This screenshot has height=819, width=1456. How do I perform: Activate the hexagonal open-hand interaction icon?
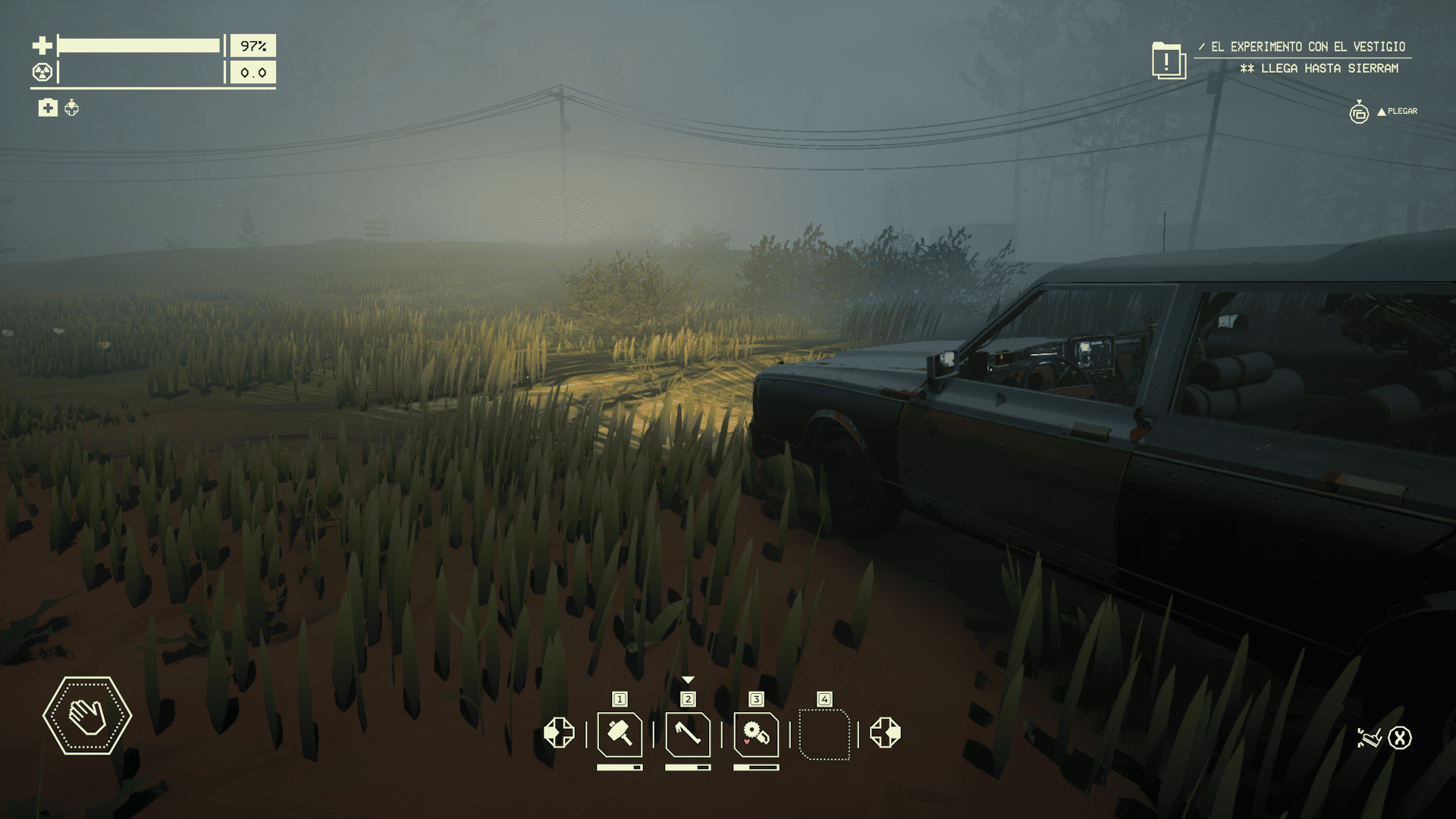tap(87, 715)
